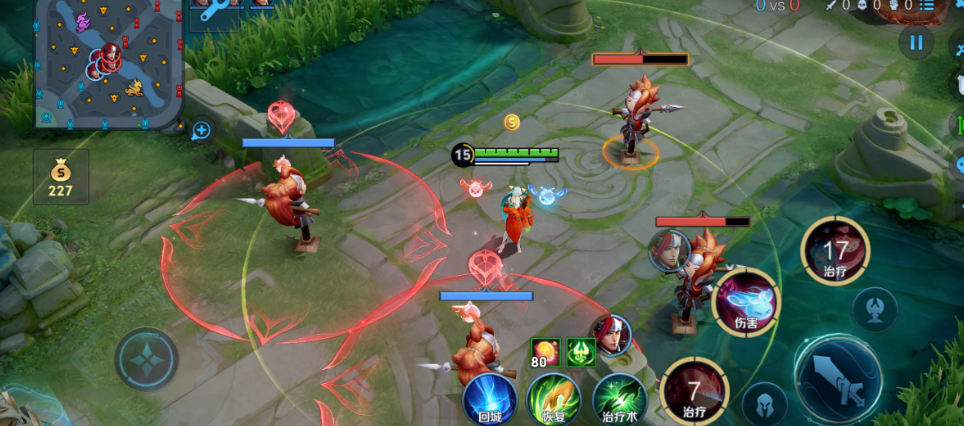Use the red orb item numbered 80
The width and height of the screenshot is (964, 426).
547,353
